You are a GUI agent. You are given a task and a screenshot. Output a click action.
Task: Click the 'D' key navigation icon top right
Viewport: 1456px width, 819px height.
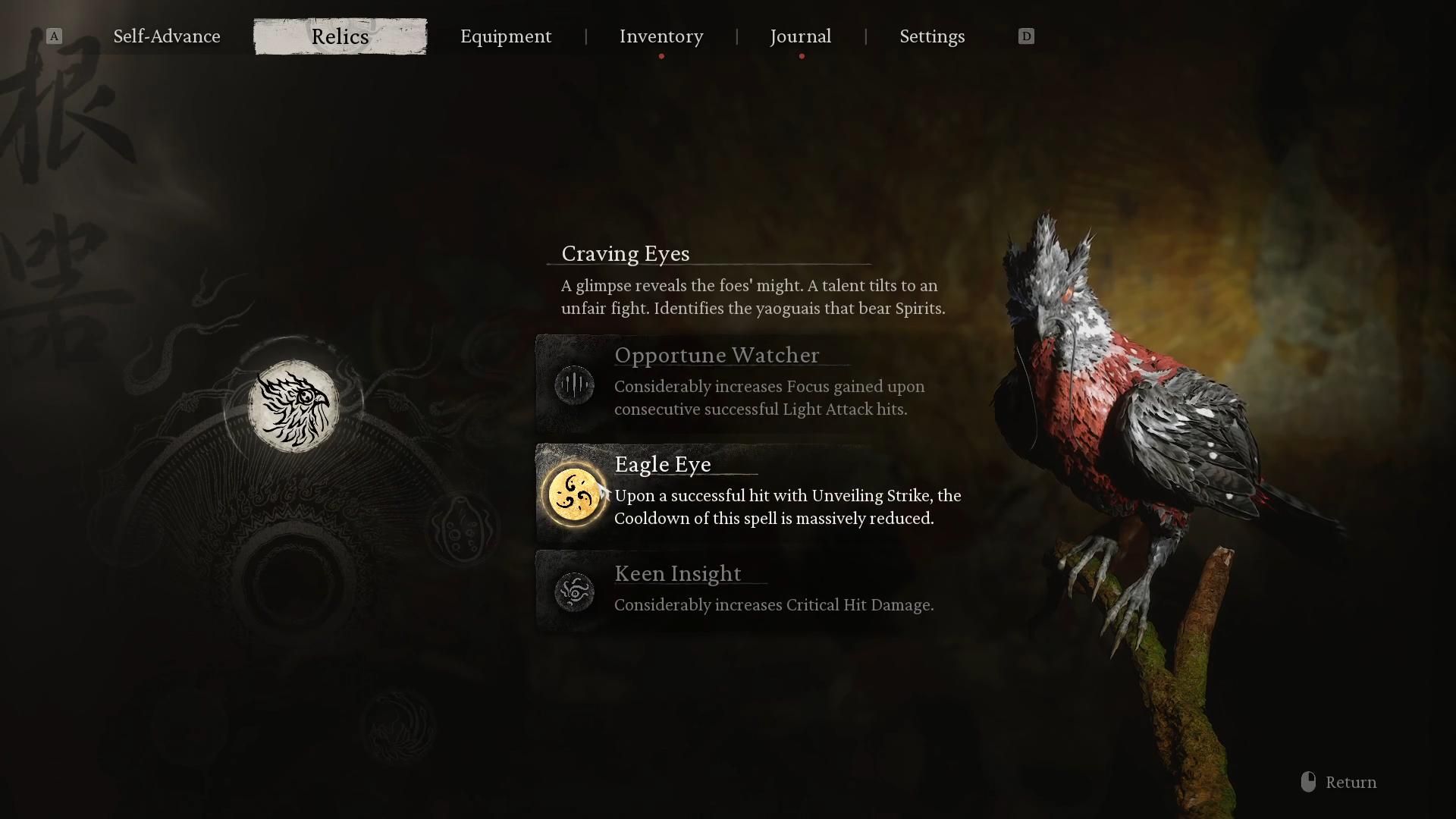pyautogui.click(x=1025, y=36)
